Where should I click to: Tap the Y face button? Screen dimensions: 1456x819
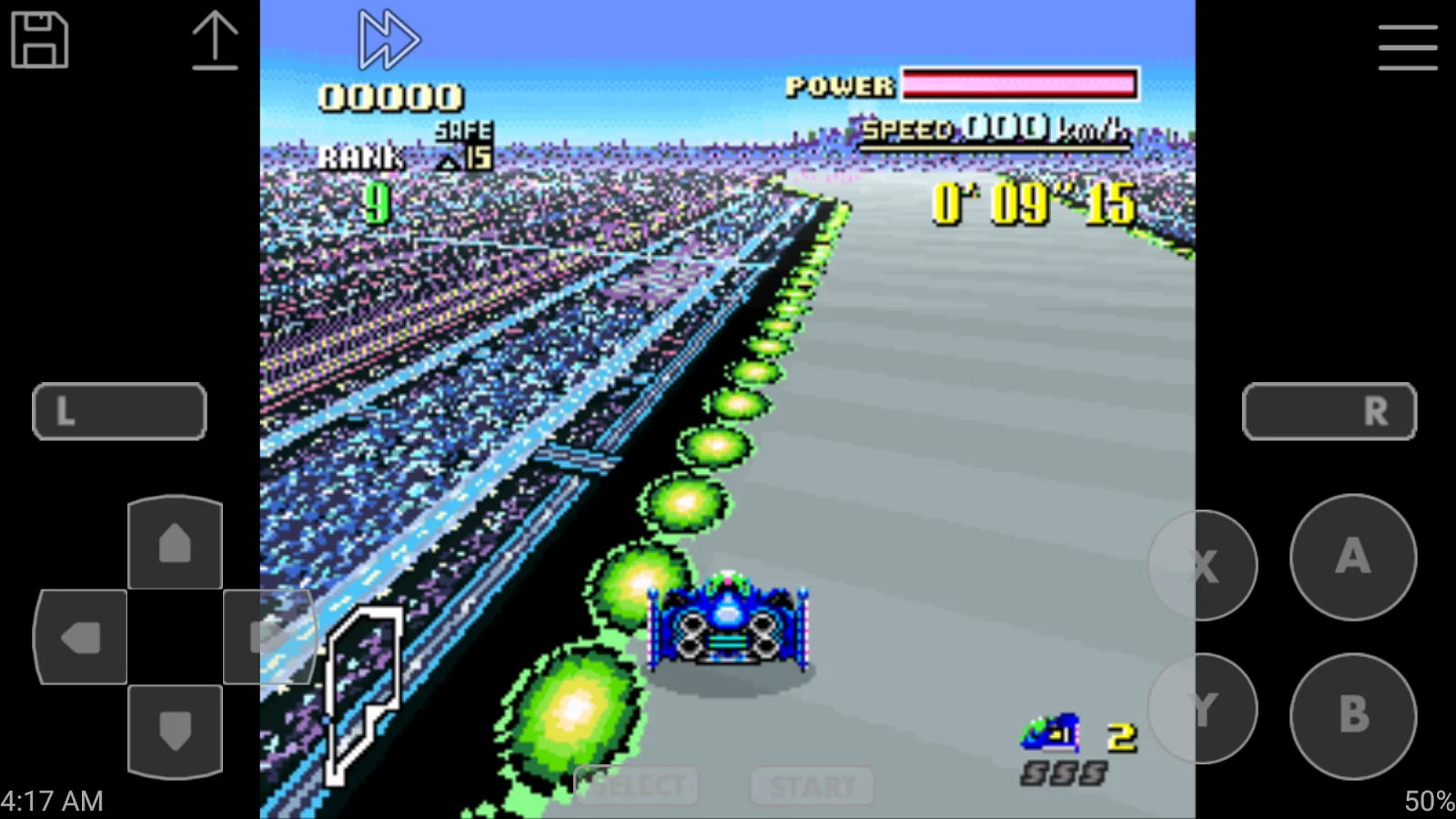coord(1203,709)
